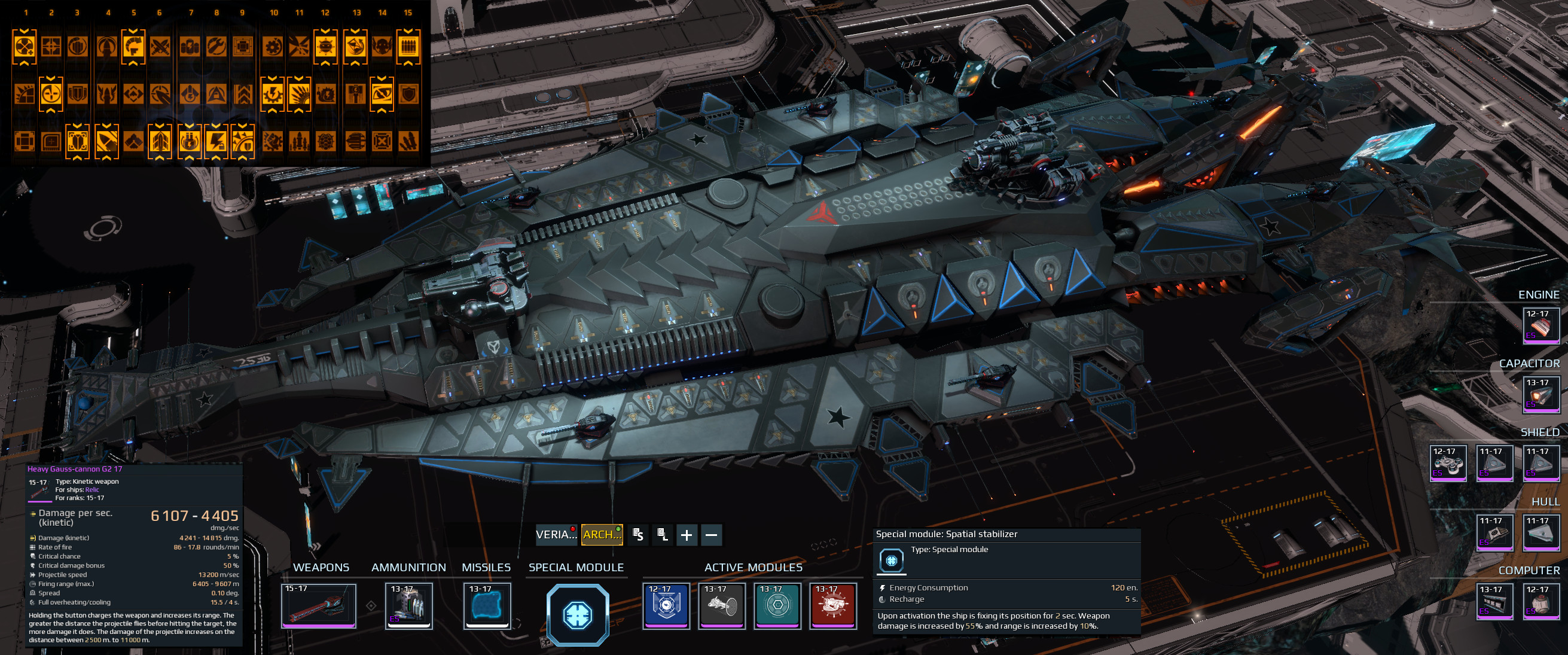Open the Engine module slot
This screenshot has width=1568, height=655.
tap(1541, 325)
